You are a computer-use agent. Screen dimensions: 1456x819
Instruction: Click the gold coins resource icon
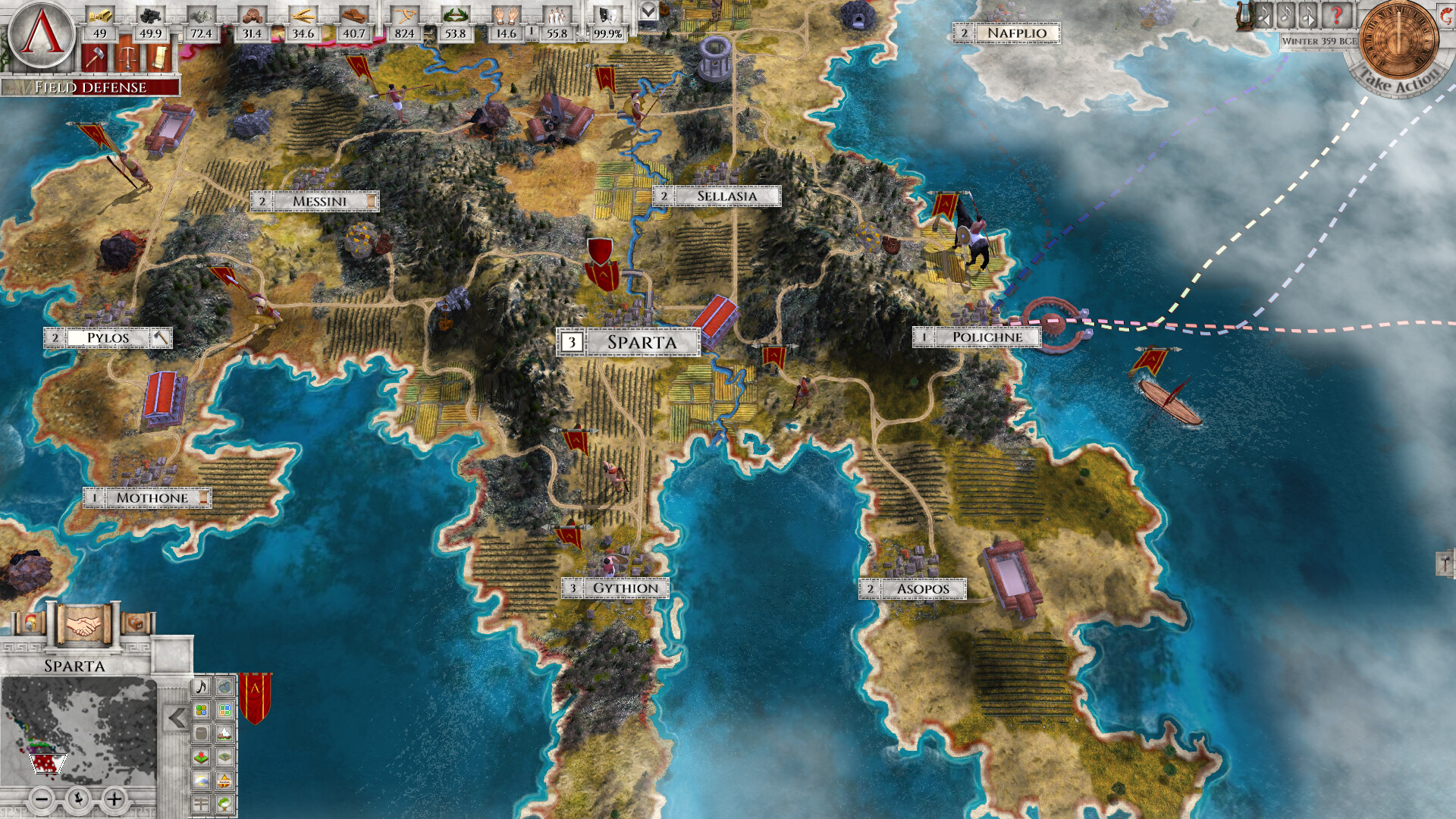pos(102,15)
